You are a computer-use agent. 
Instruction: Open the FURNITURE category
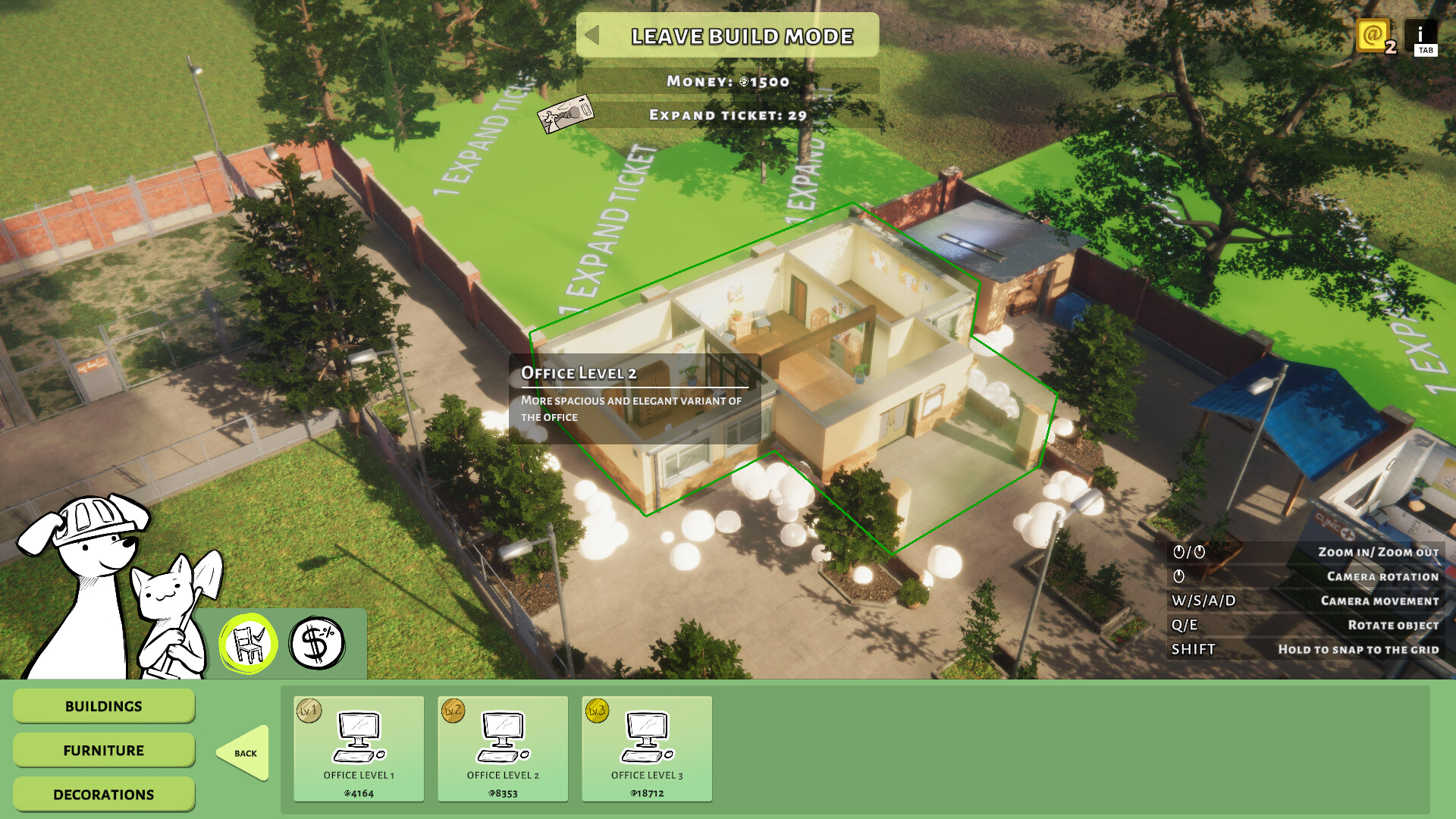tap(103, 750)
